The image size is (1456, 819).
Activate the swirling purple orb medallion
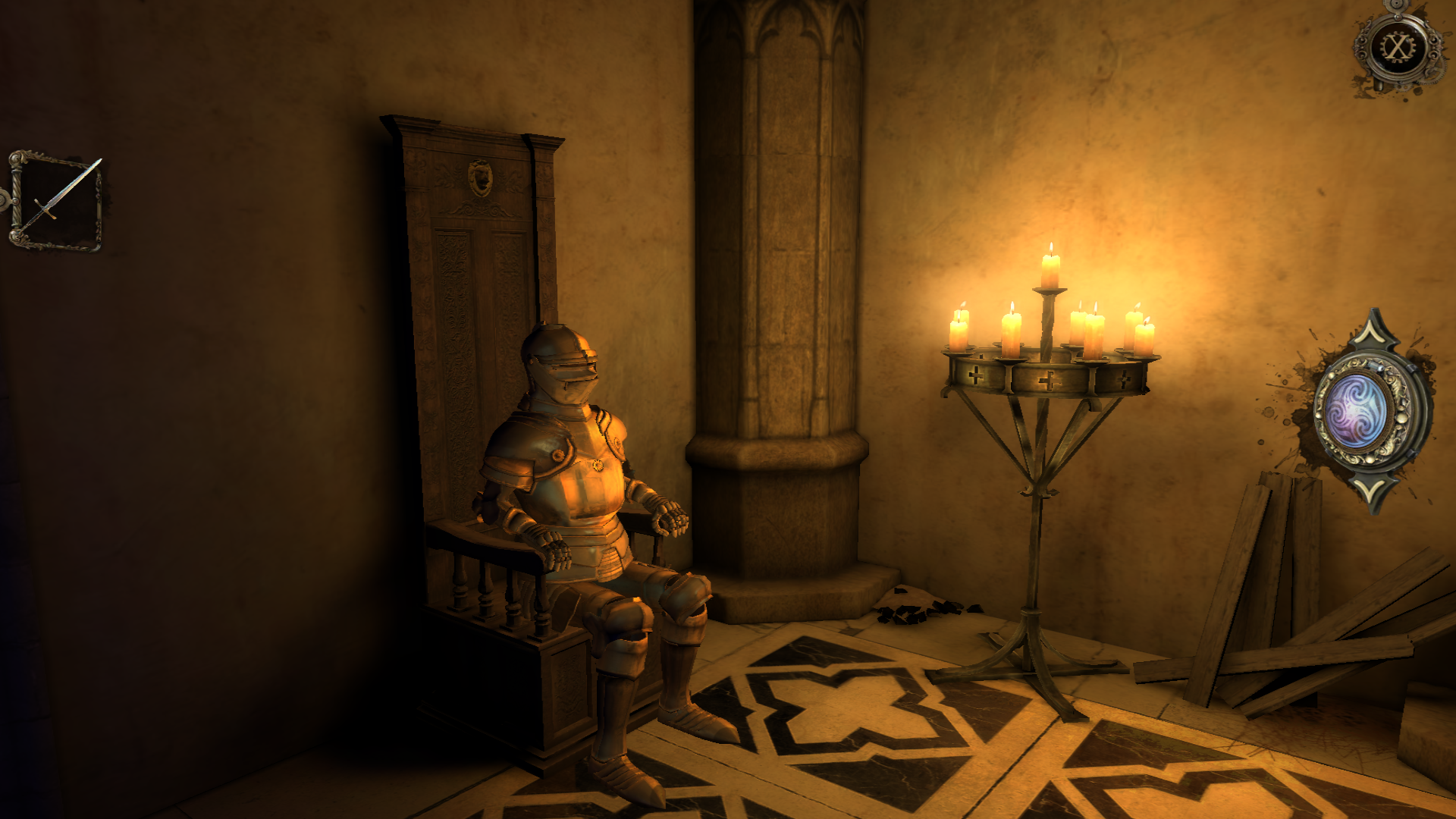[x=1356, y=411]
